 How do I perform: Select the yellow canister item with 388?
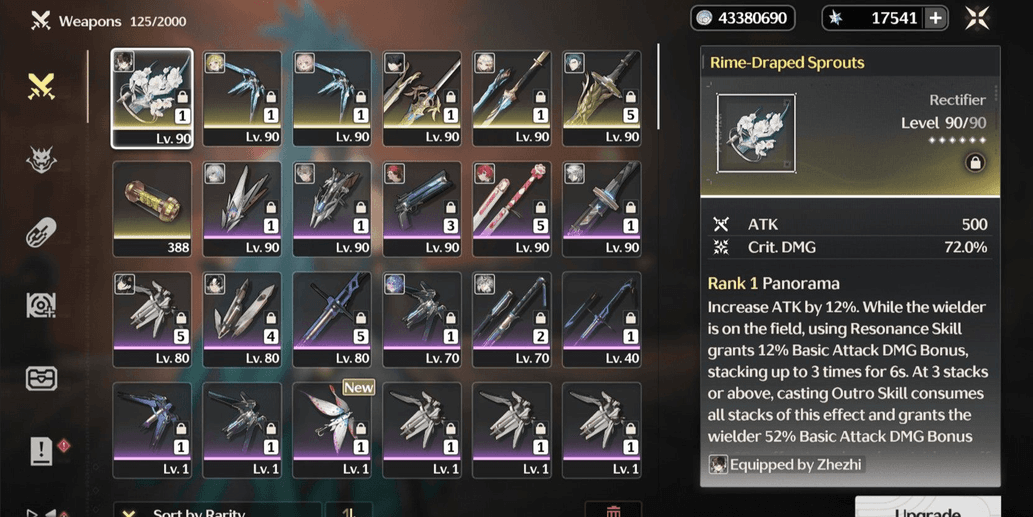pos(152,209)
